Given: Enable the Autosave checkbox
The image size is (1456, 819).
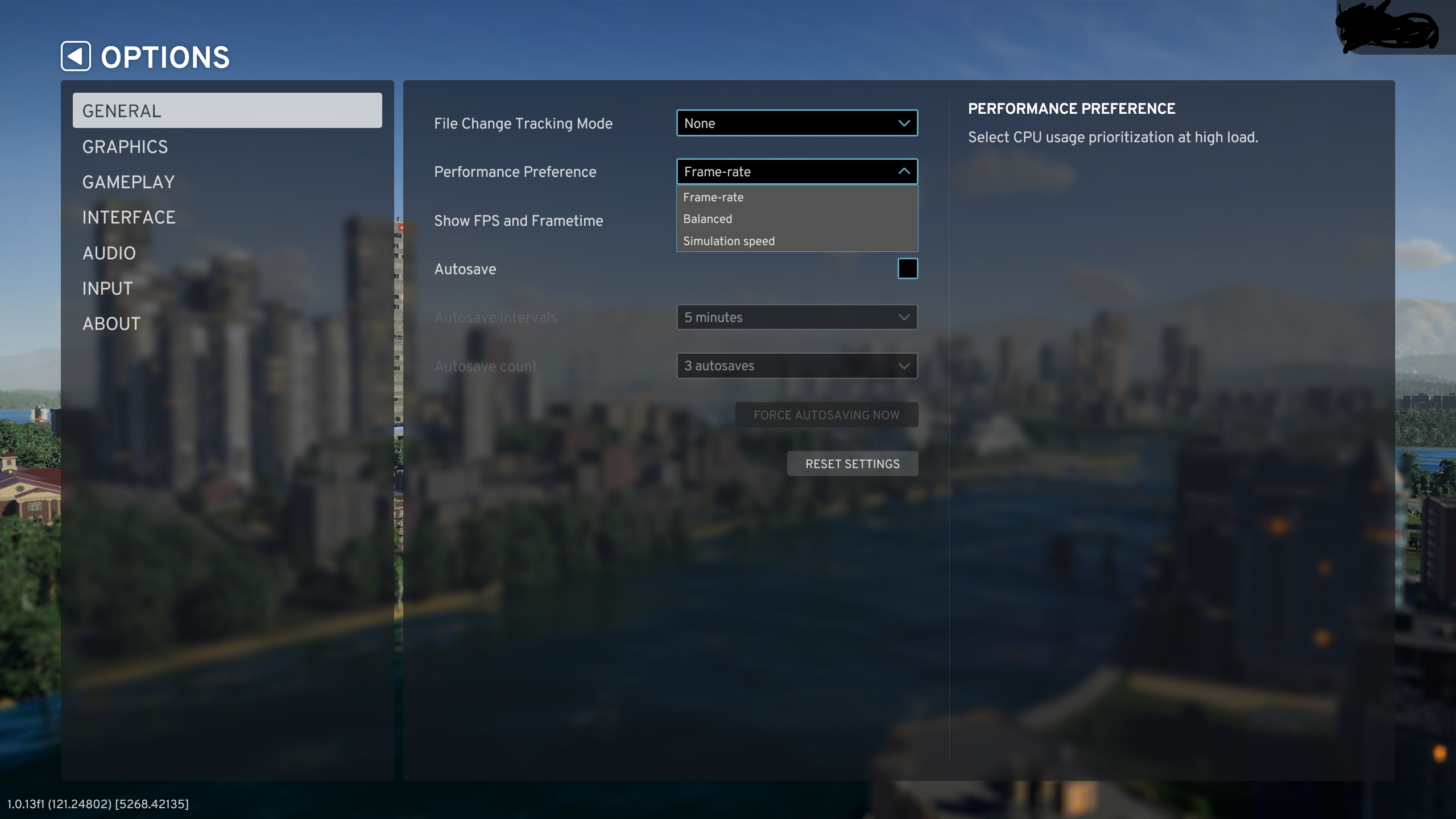Looking at the screenshot, I should click(x=908, y=268).
